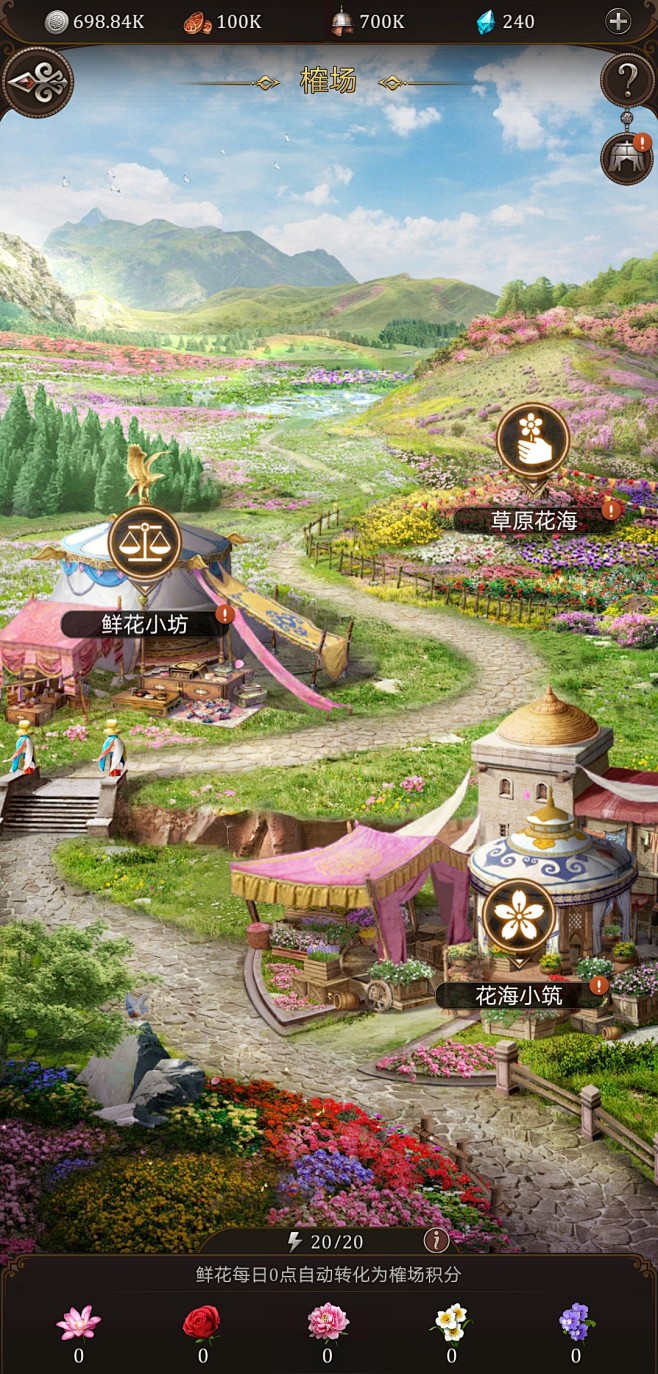This screenshot has height=1374, width=658.
Task: Open the question mark help button
Action: (625, 76)
